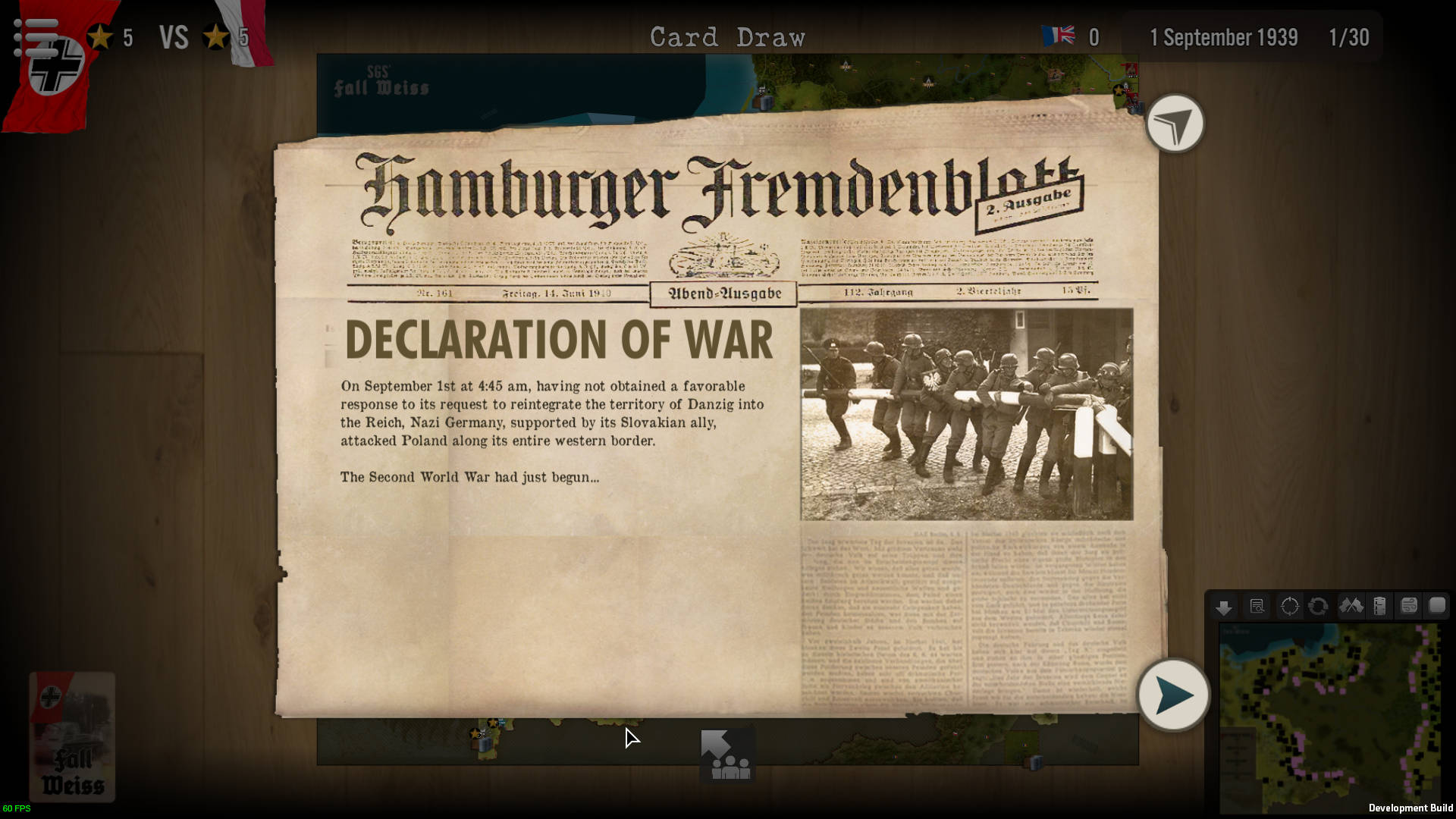
Task: Activate the crosshair target icon
Action: (x=1289, y=607)
